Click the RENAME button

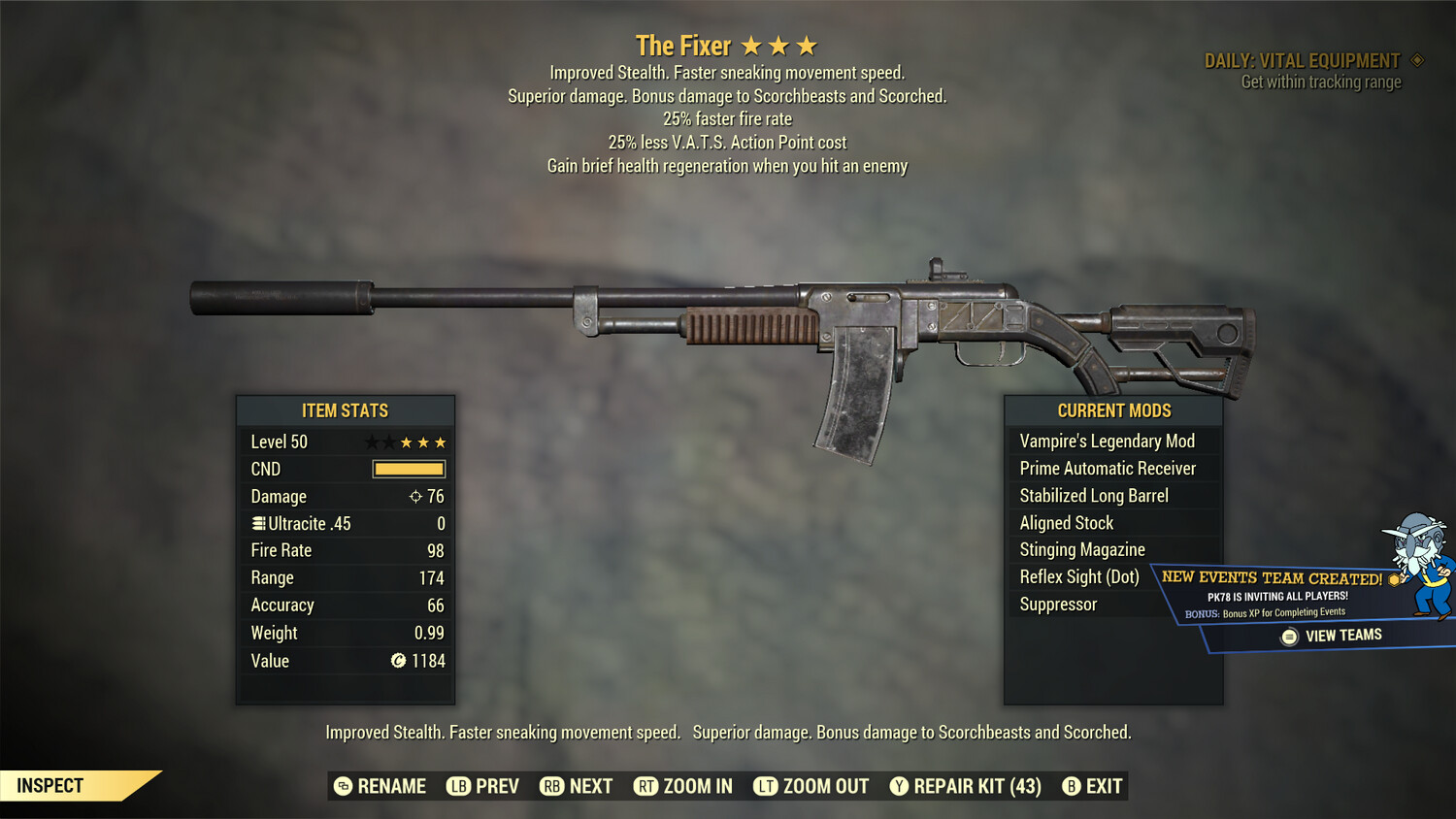tap(393, 786)
